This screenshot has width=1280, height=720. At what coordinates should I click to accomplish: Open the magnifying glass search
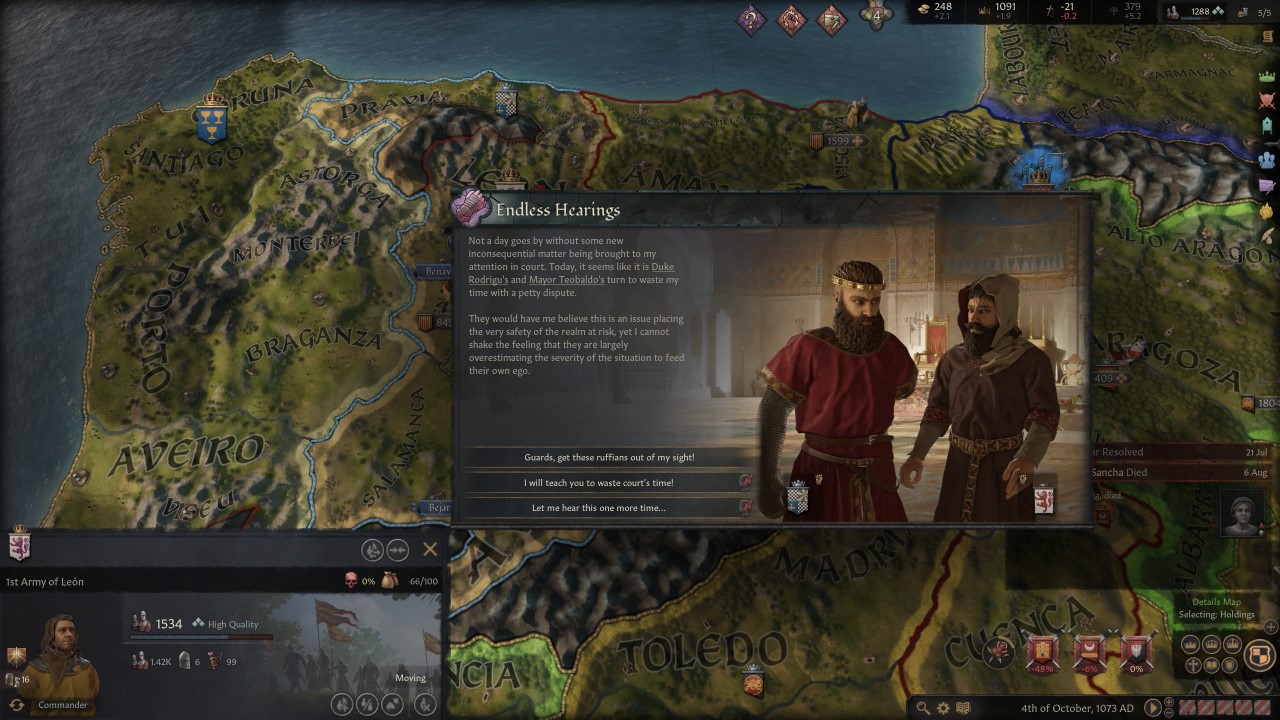923,708
